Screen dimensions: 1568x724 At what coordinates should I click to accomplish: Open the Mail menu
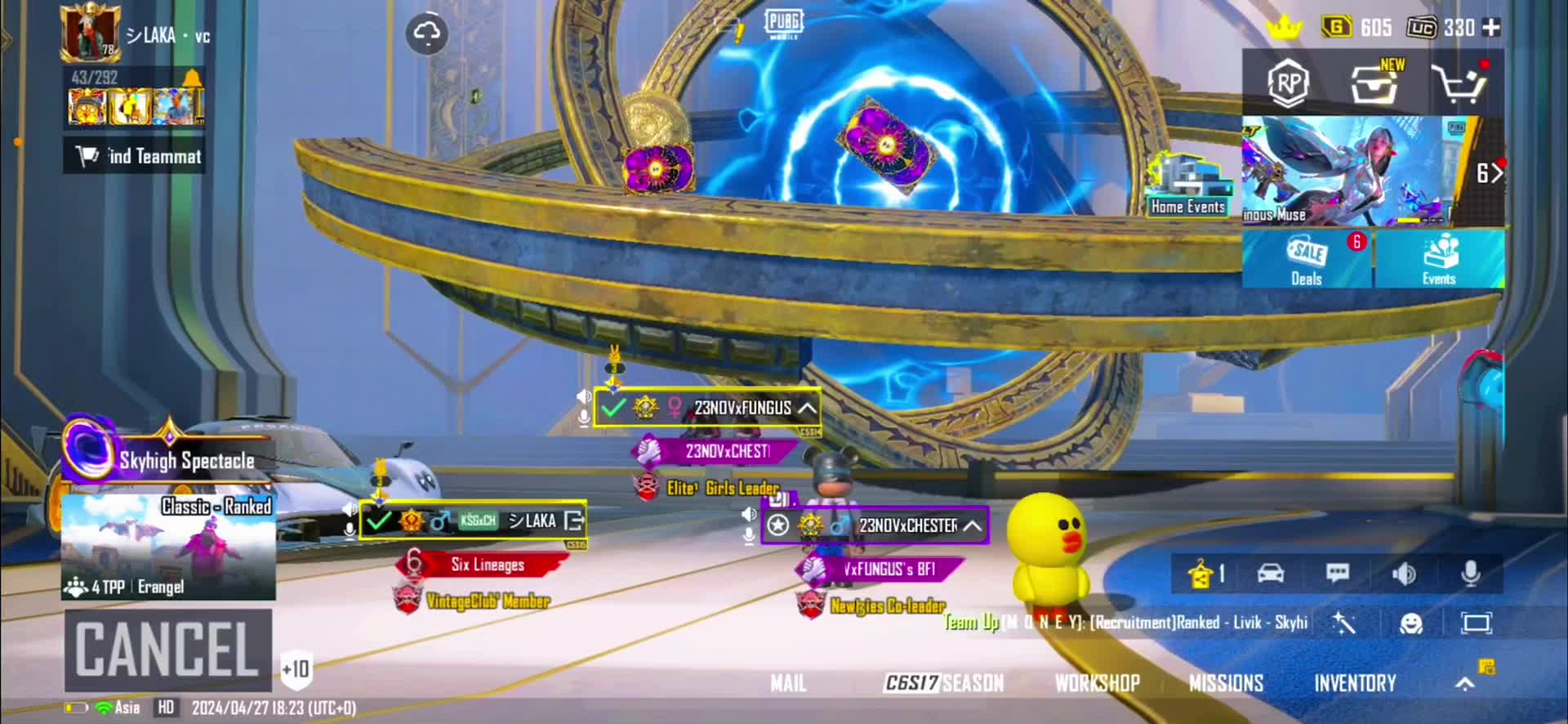[788, 683]
